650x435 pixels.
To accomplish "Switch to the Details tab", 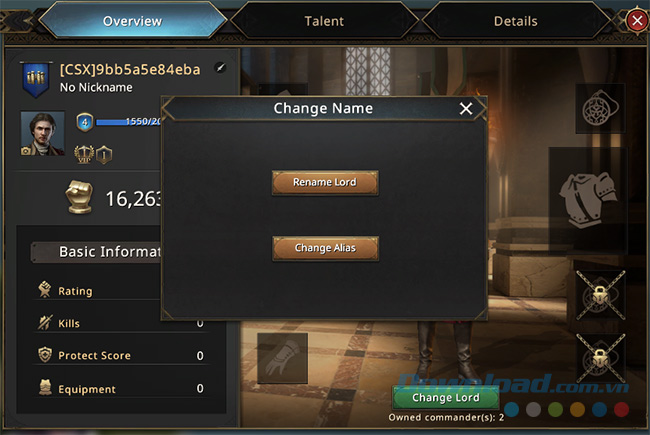I will [x=515, y=20].
